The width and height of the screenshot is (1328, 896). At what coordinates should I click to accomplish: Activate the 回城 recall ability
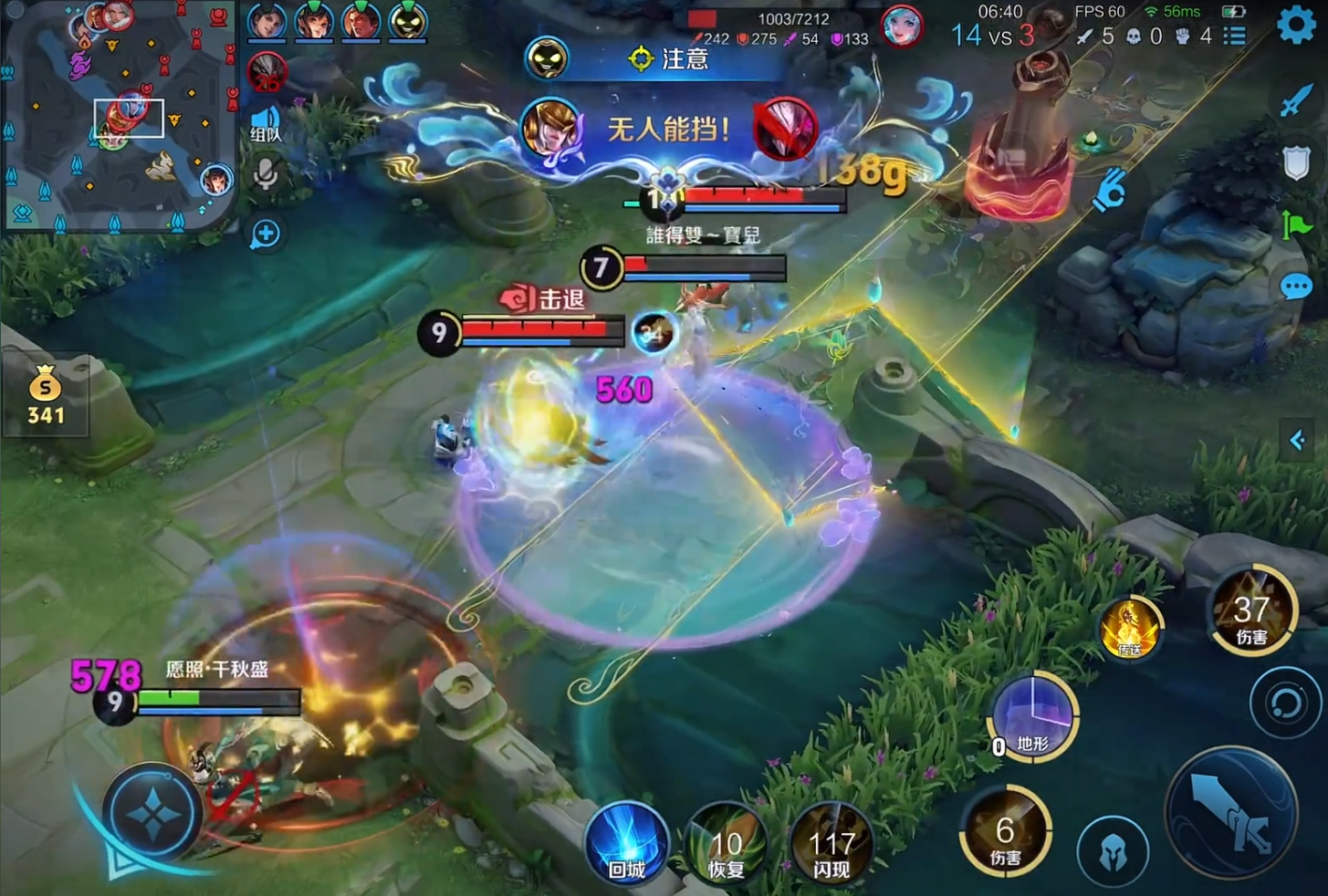[x=626, y=845]
